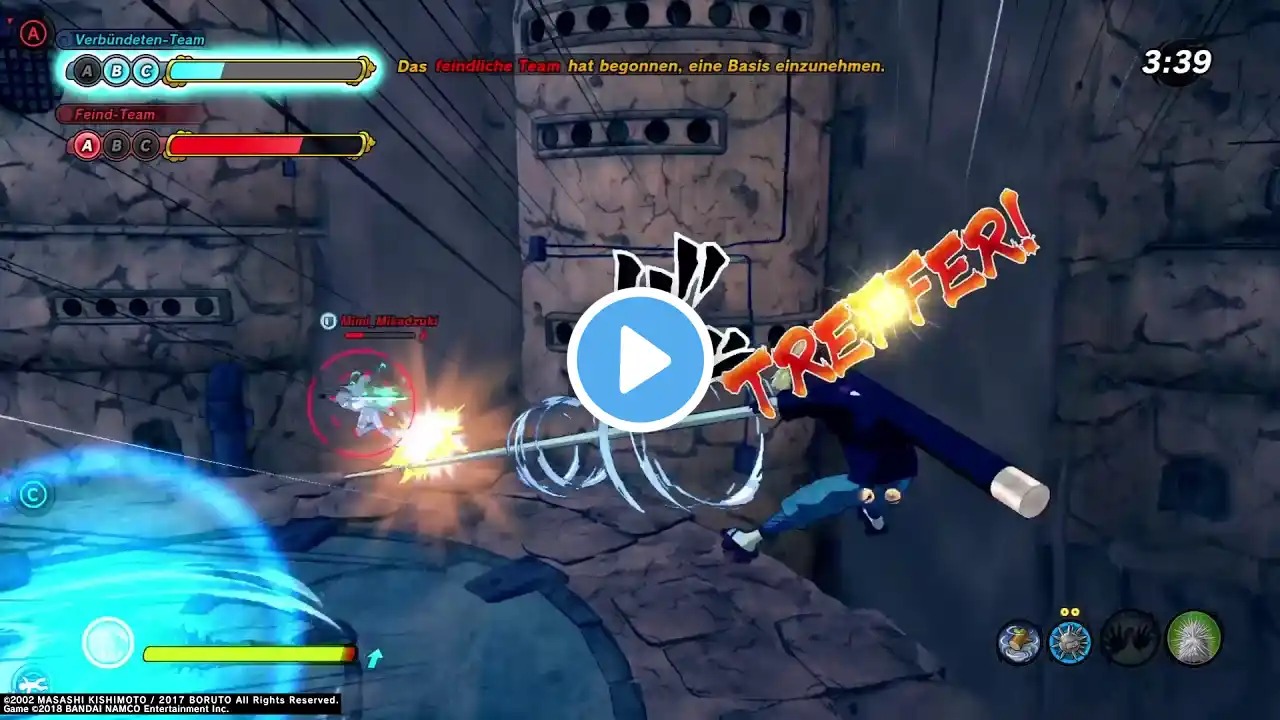Select the enemy team's red base A indicator

88,146
